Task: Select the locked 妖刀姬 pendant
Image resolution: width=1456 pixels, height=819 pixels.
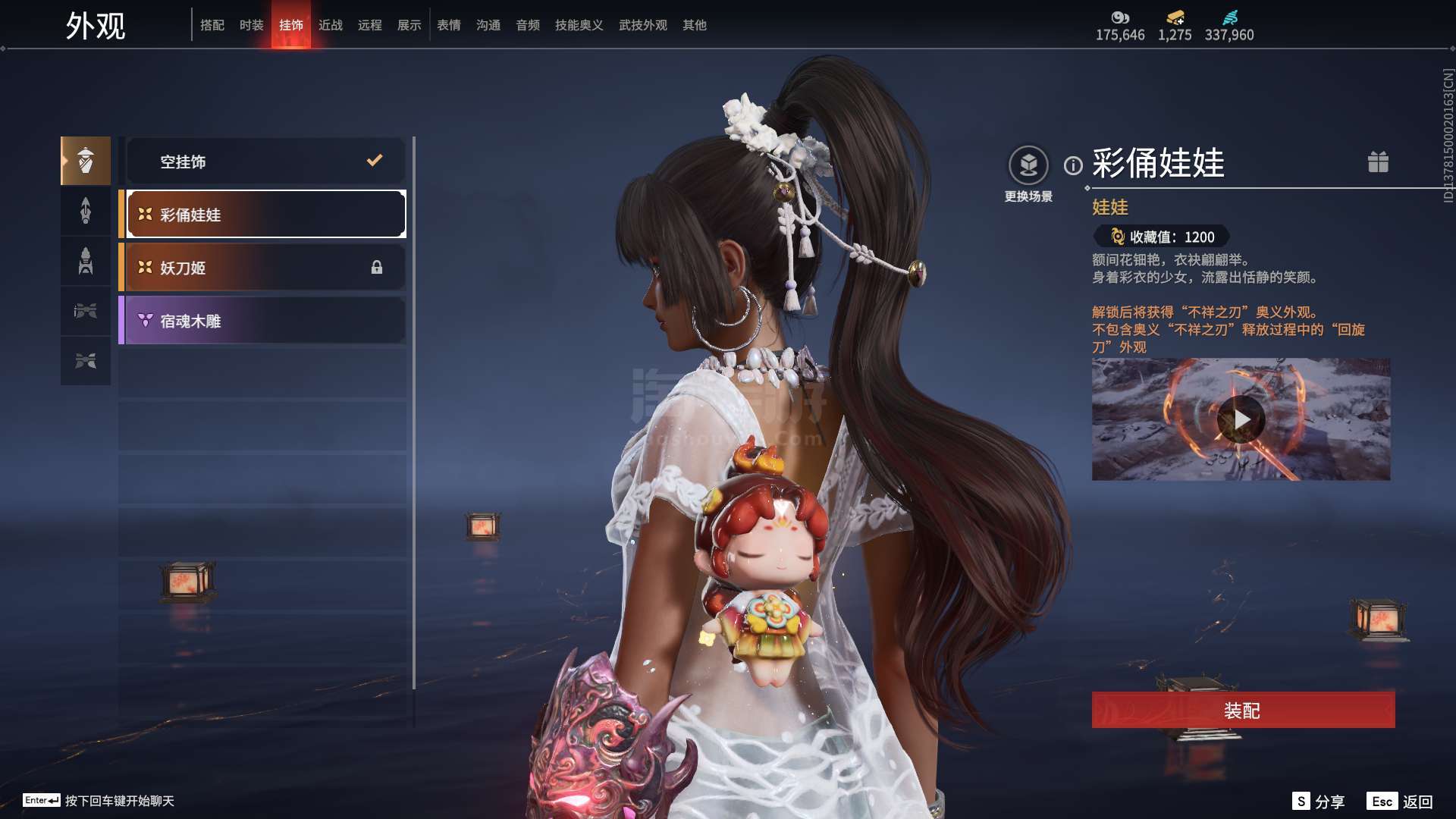Action: pyautogui.click(x=265, y=268)
